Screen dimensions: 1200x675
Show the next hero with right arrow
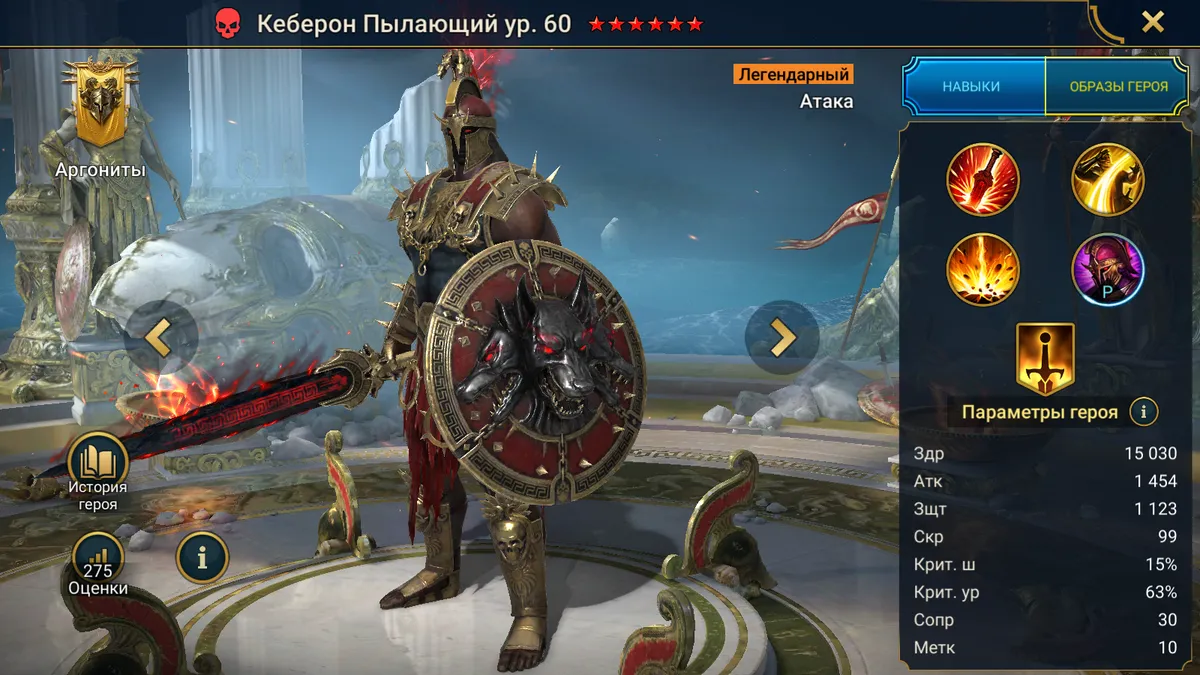point(782,338)
